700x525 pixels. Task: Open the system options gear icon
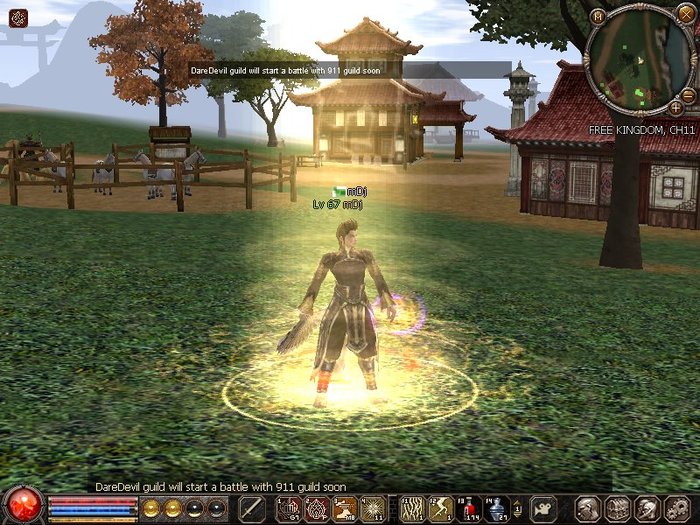point(674,507)
